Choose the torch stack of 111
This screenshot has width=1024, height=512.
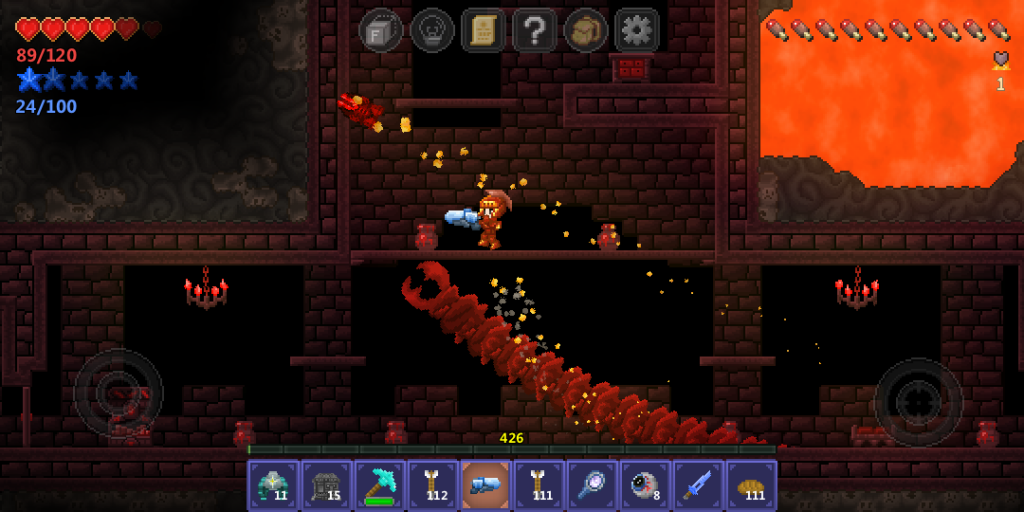tap(539, 485)
